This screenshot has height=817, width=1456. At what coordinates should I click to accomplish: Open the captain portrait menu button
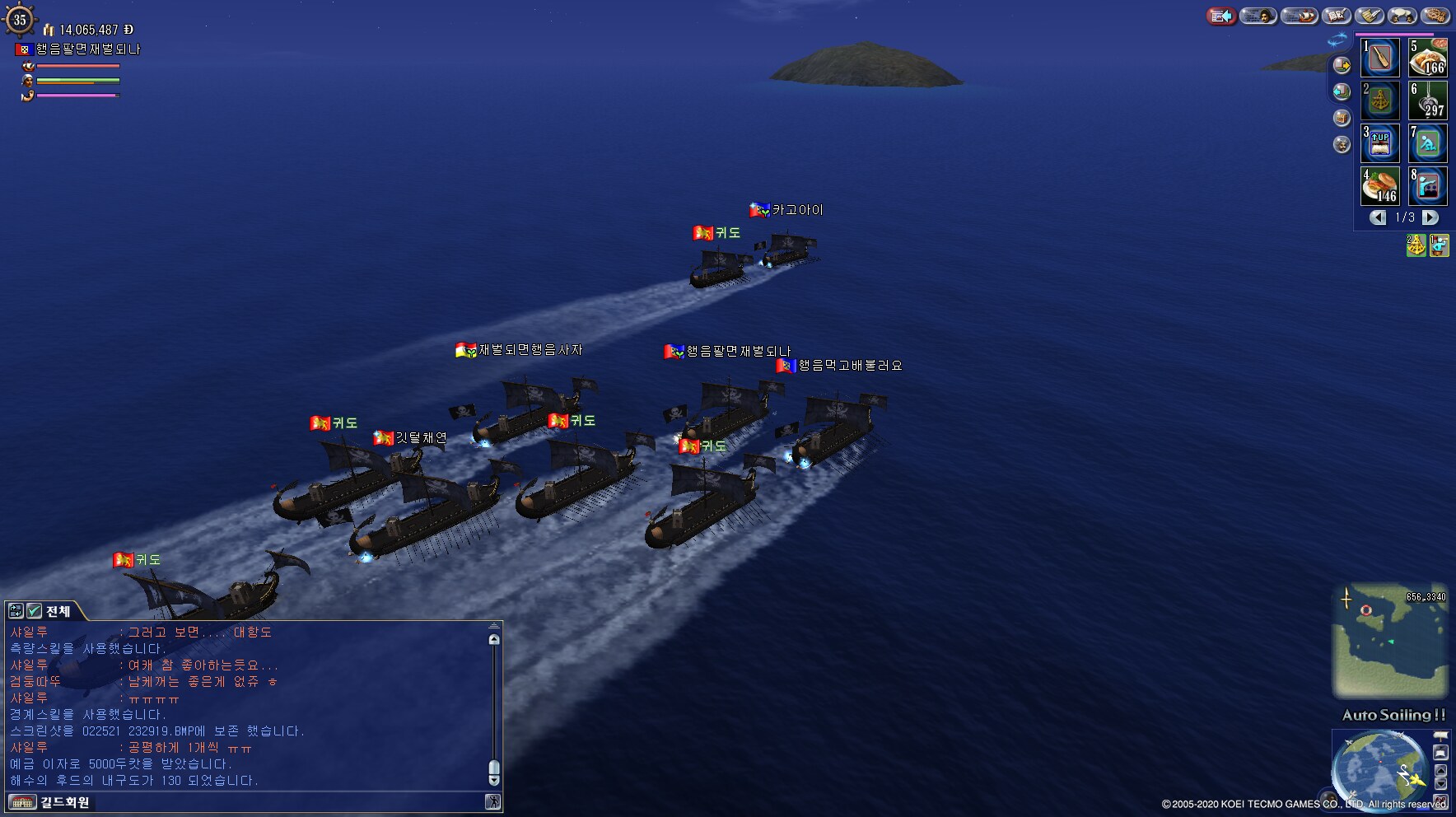(x=1258, y=16)
